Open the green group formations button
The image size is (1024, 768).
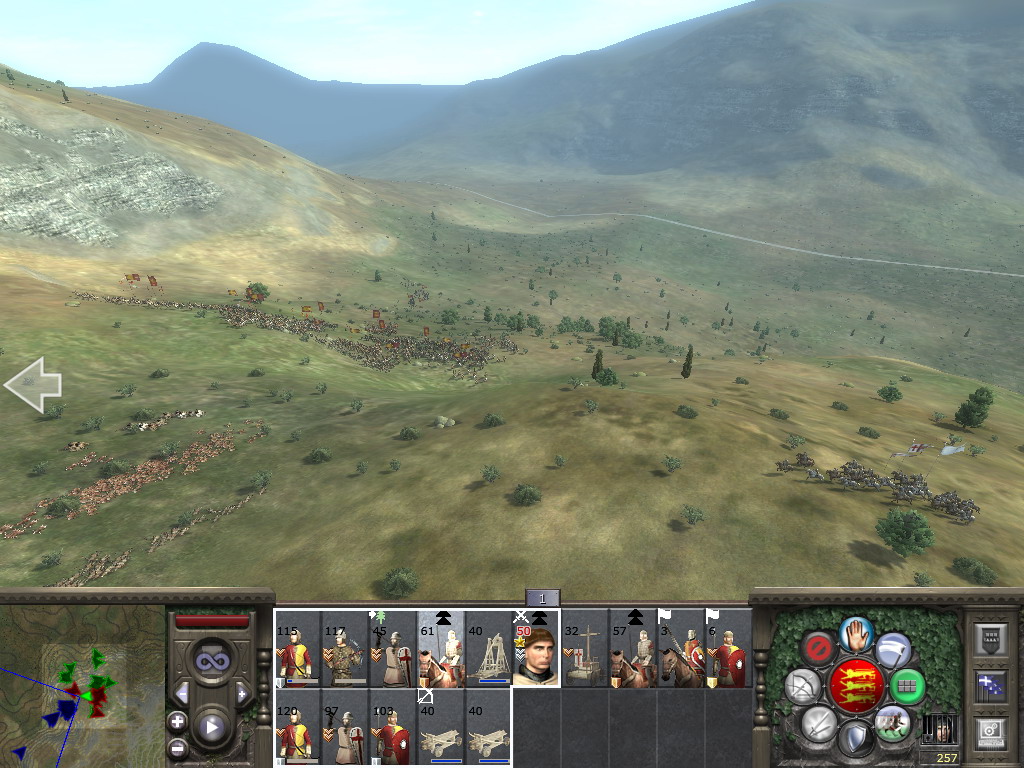(907, 687)
